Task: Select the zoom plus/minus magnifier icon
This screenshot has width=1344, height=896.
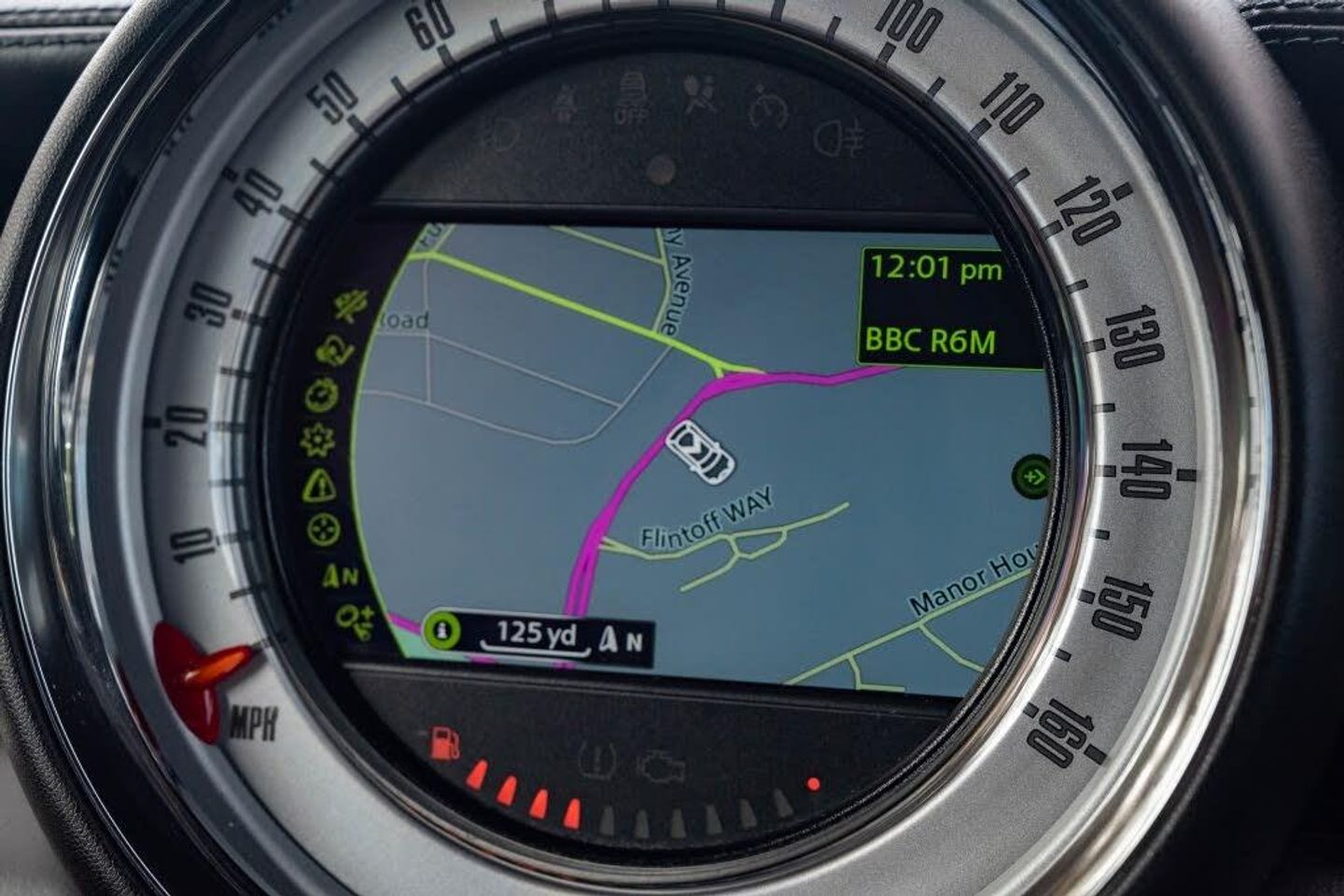Action: [357, 618]
